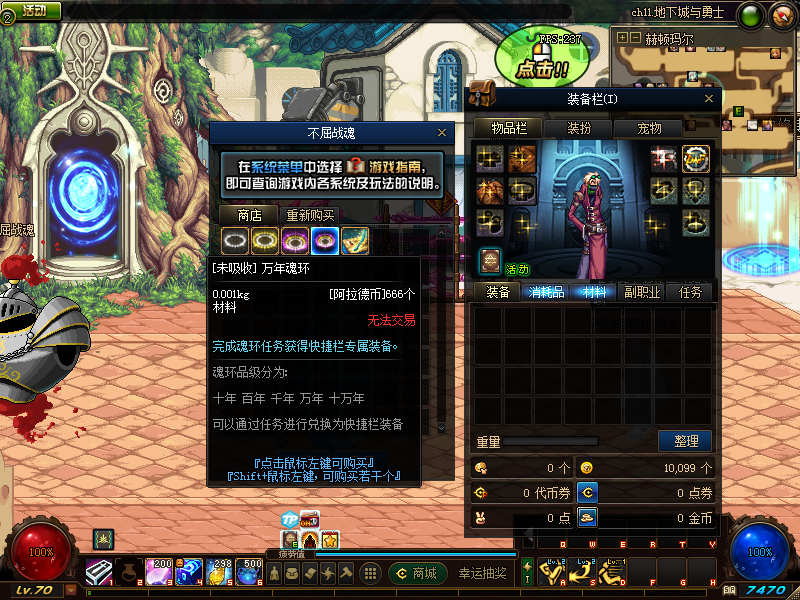Select the golden scroll shop item
800x600 pixels.
(x=354, y=240)
